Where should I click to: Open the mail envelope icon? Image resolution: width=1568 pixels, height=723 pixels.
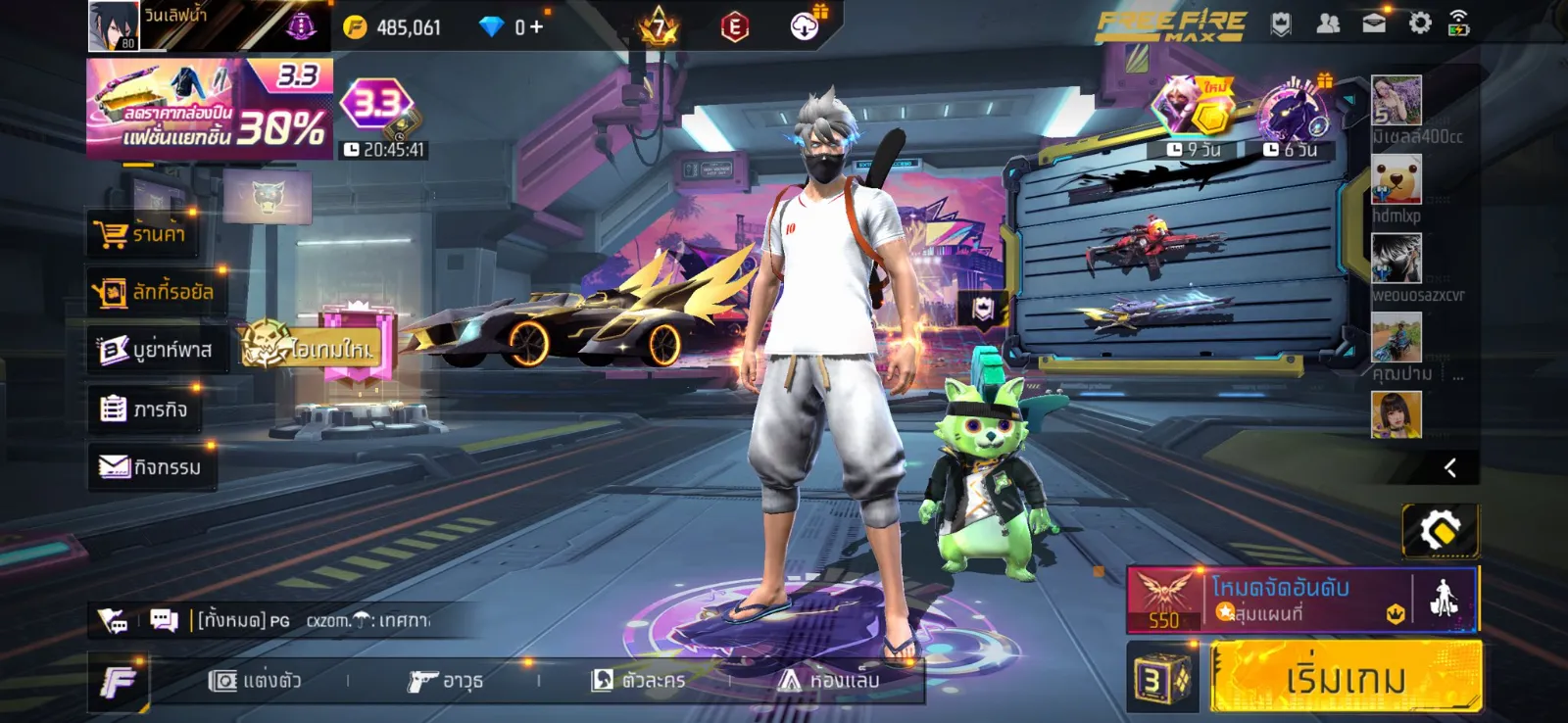pyautogui.click(x=1374, y=24)
